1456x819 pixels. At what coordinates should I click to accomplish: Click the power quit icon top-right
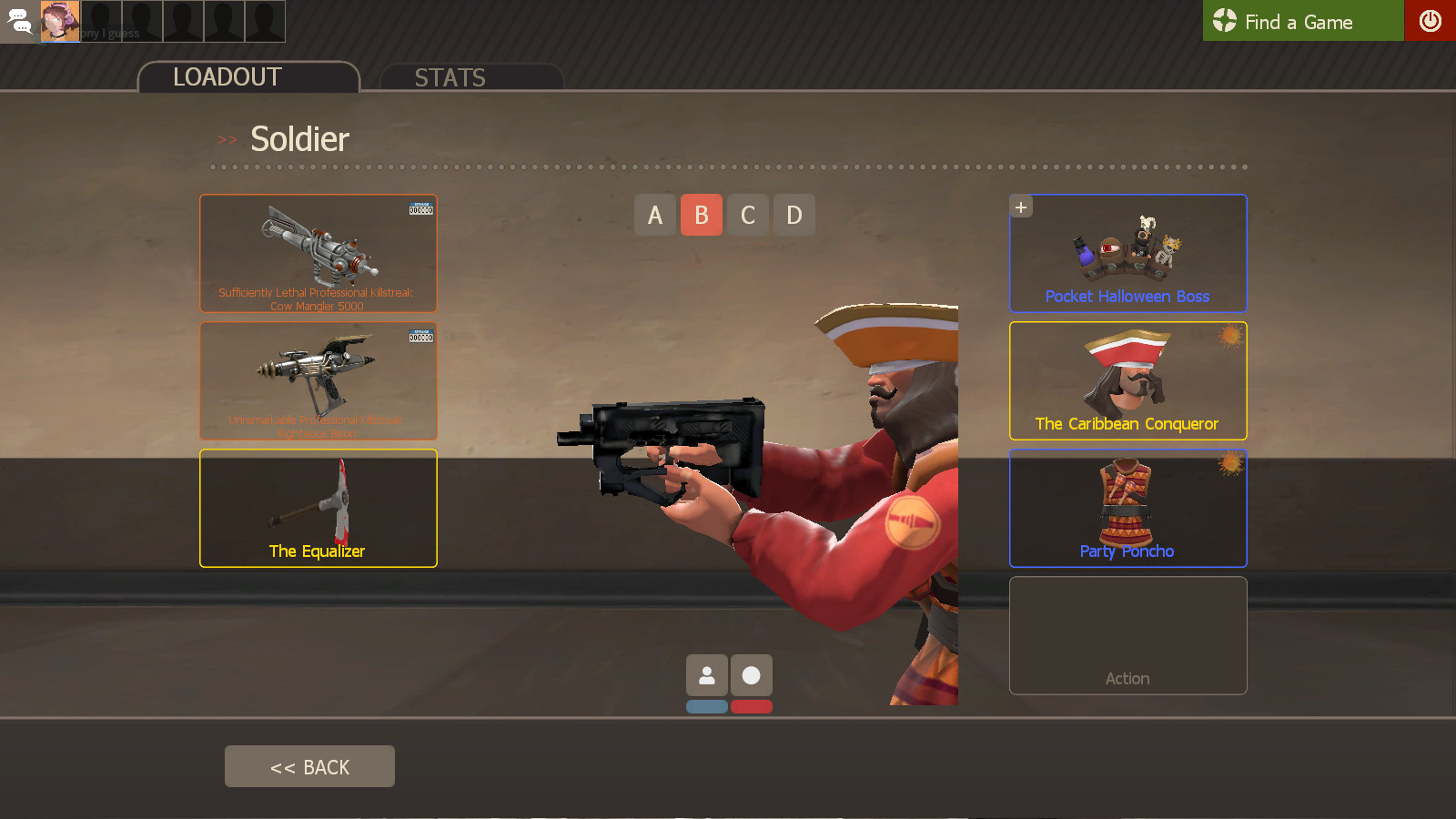coord(1431,21)
